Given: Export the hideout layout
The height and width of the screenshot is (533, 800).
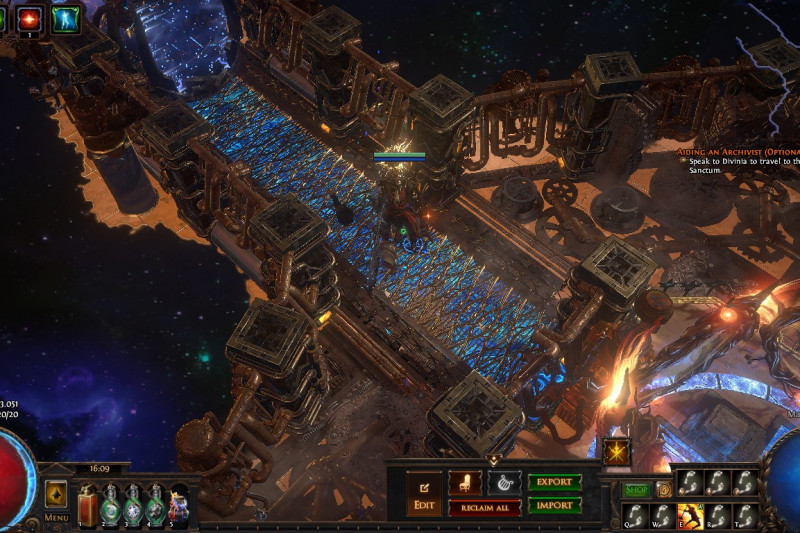Looking at the screenshot, I should click(x=555, y=482).
